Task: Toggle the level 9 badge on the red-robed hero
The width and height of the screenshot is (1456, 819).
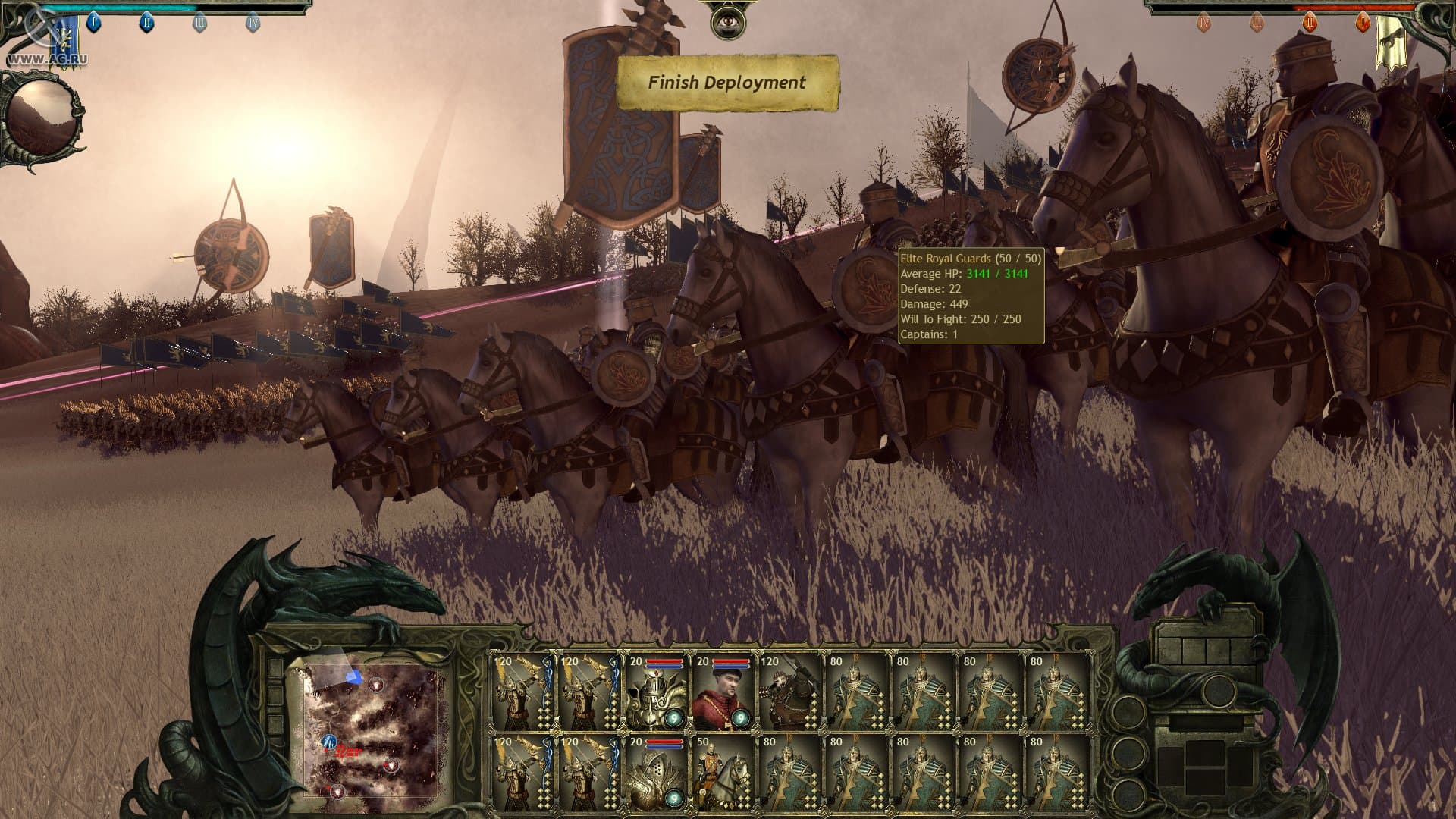Action: pyautogui.click(x=742, y=718)
